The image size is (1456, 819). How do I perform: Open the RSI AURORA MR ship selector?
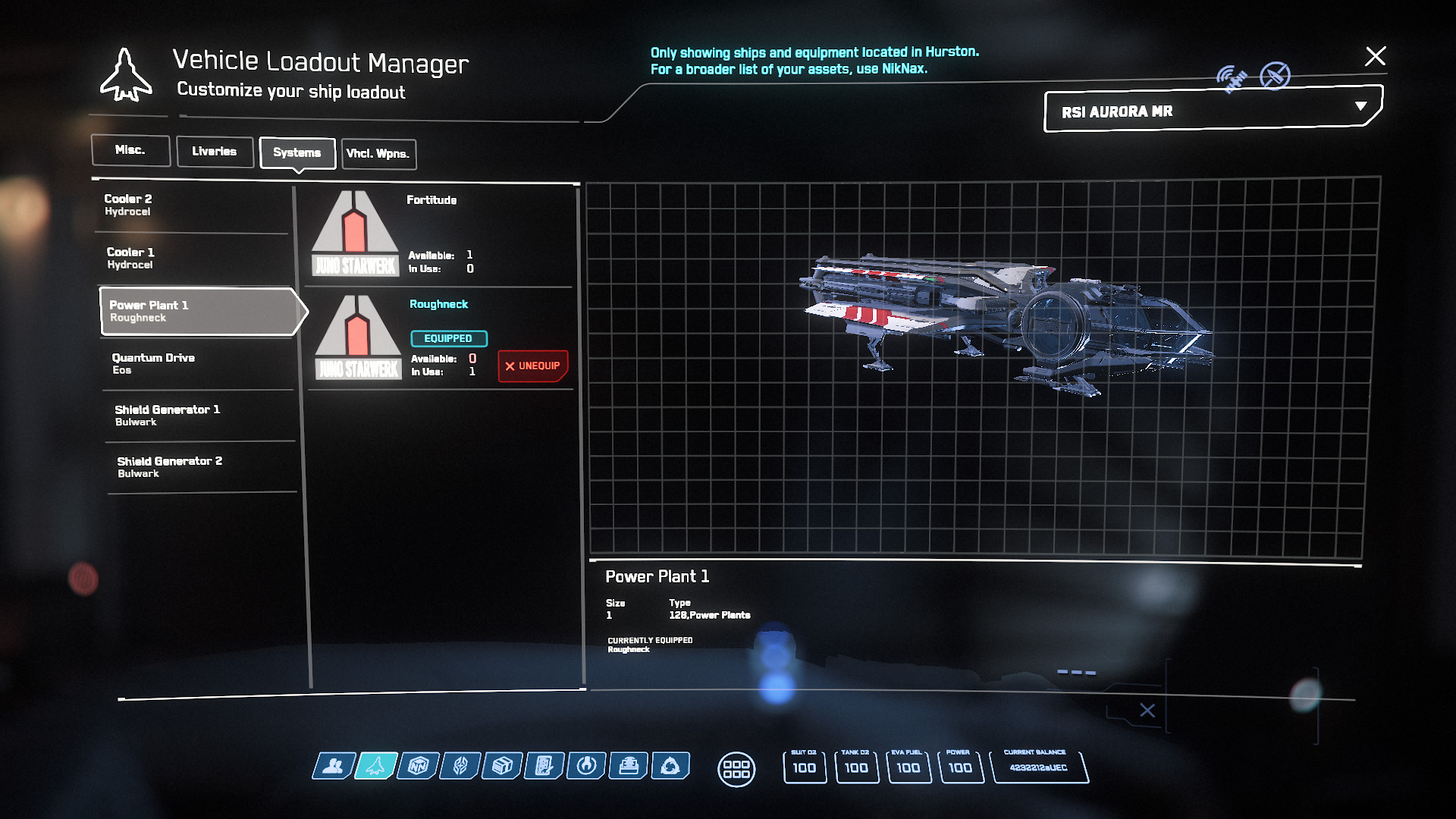point(1209,111)
